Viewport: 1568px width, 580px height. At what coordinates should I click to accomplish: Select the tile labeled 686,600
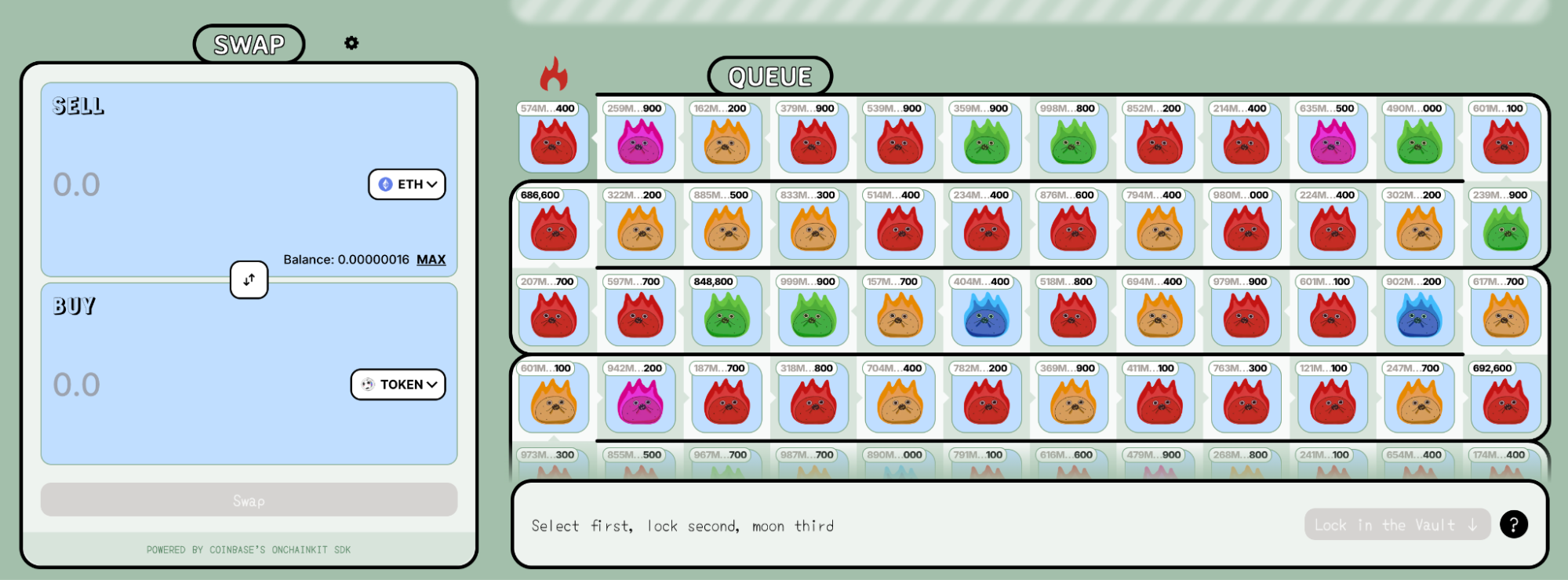[x=554, y=225]
